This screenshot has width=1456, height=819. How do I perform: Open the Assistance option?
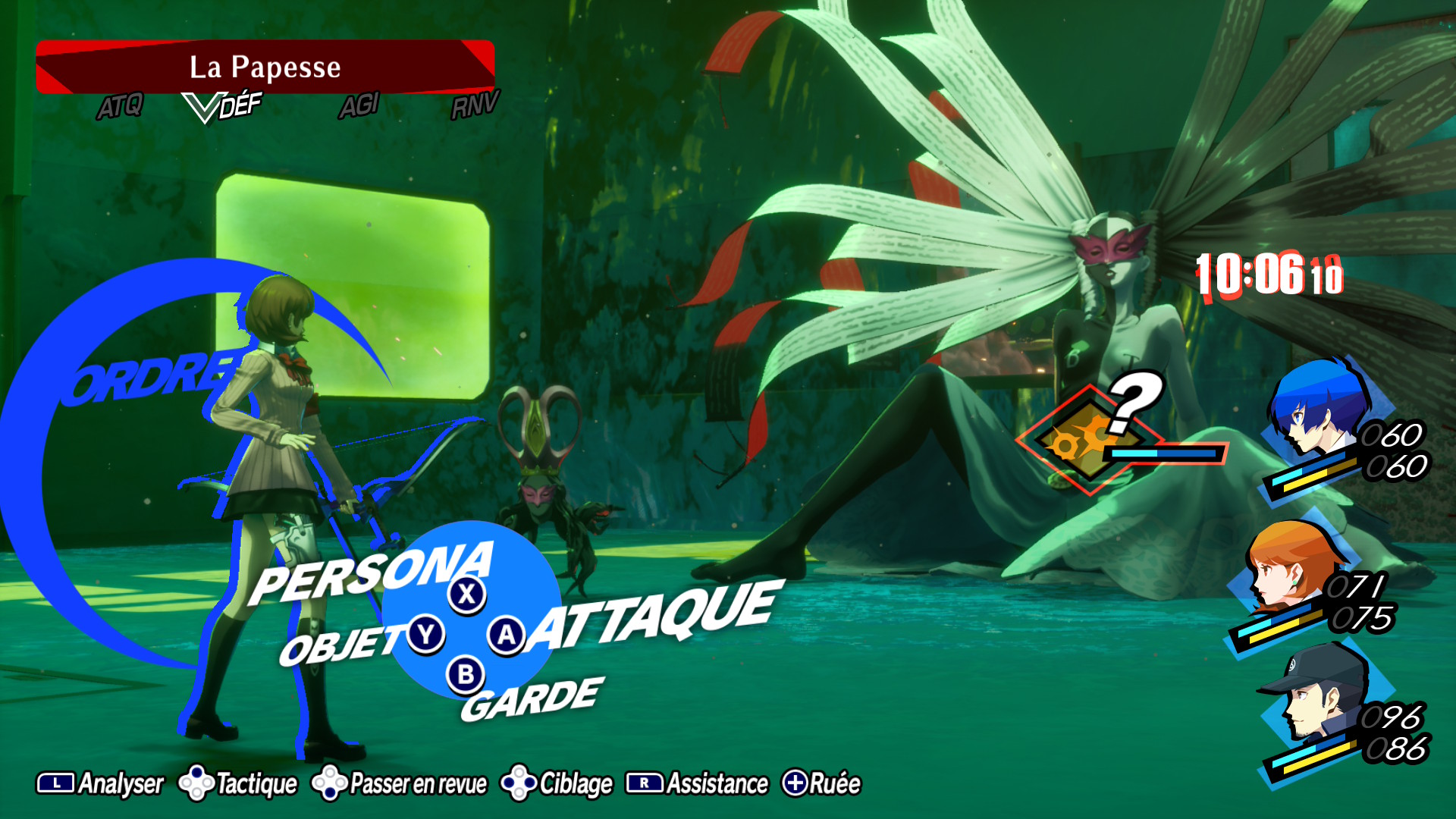(698, 783)
